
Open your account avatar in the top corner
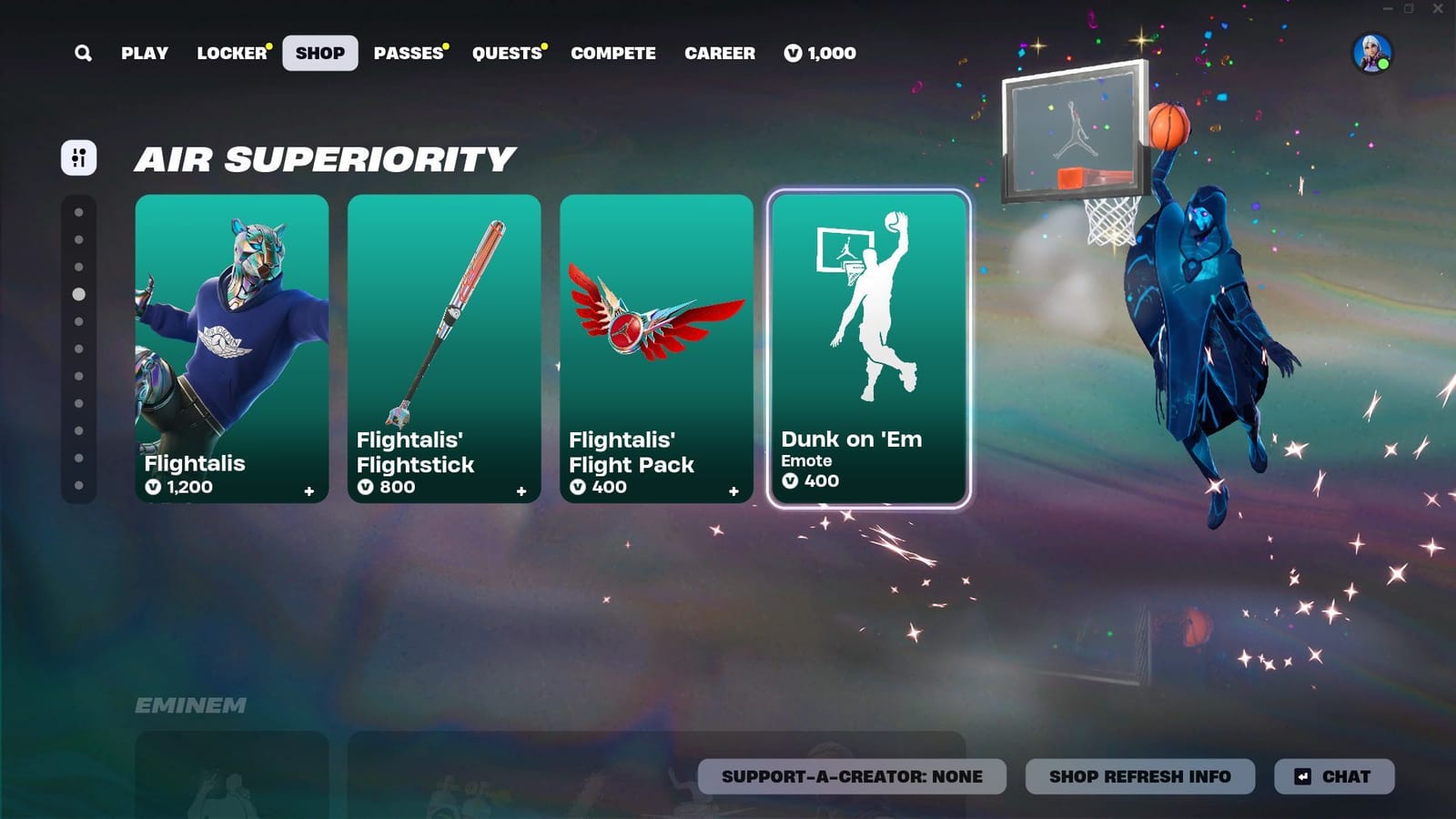click(1376, 53)
